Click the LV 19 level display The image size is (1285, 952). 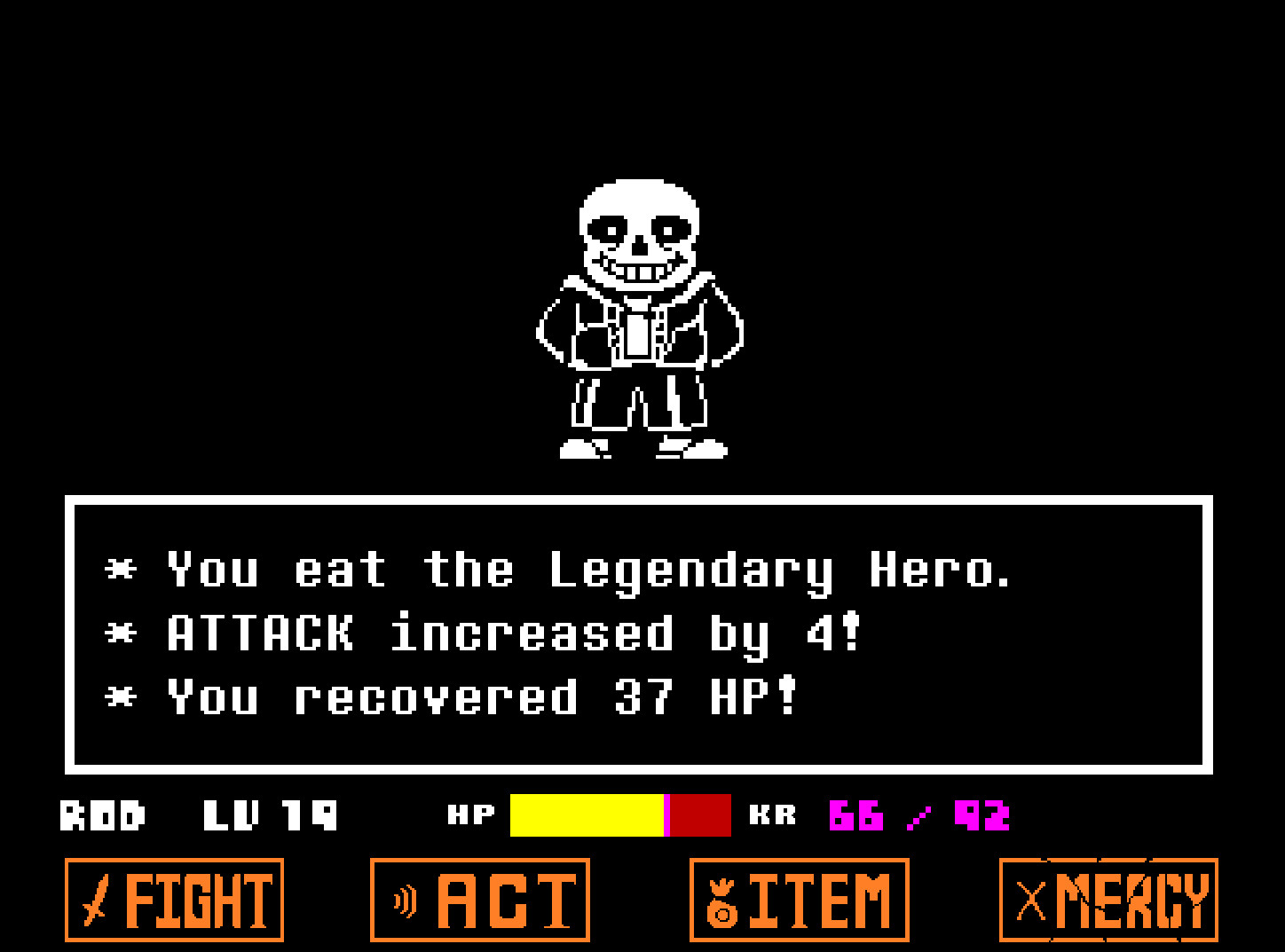[271, 814]
